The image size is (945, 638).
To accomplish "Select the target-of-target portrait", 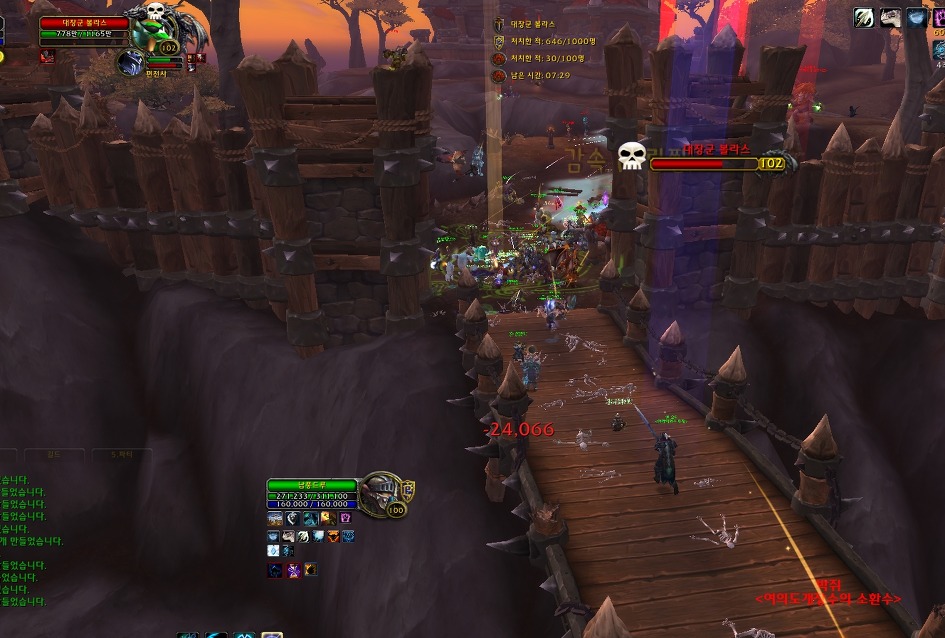I will (x=130, y=63).
